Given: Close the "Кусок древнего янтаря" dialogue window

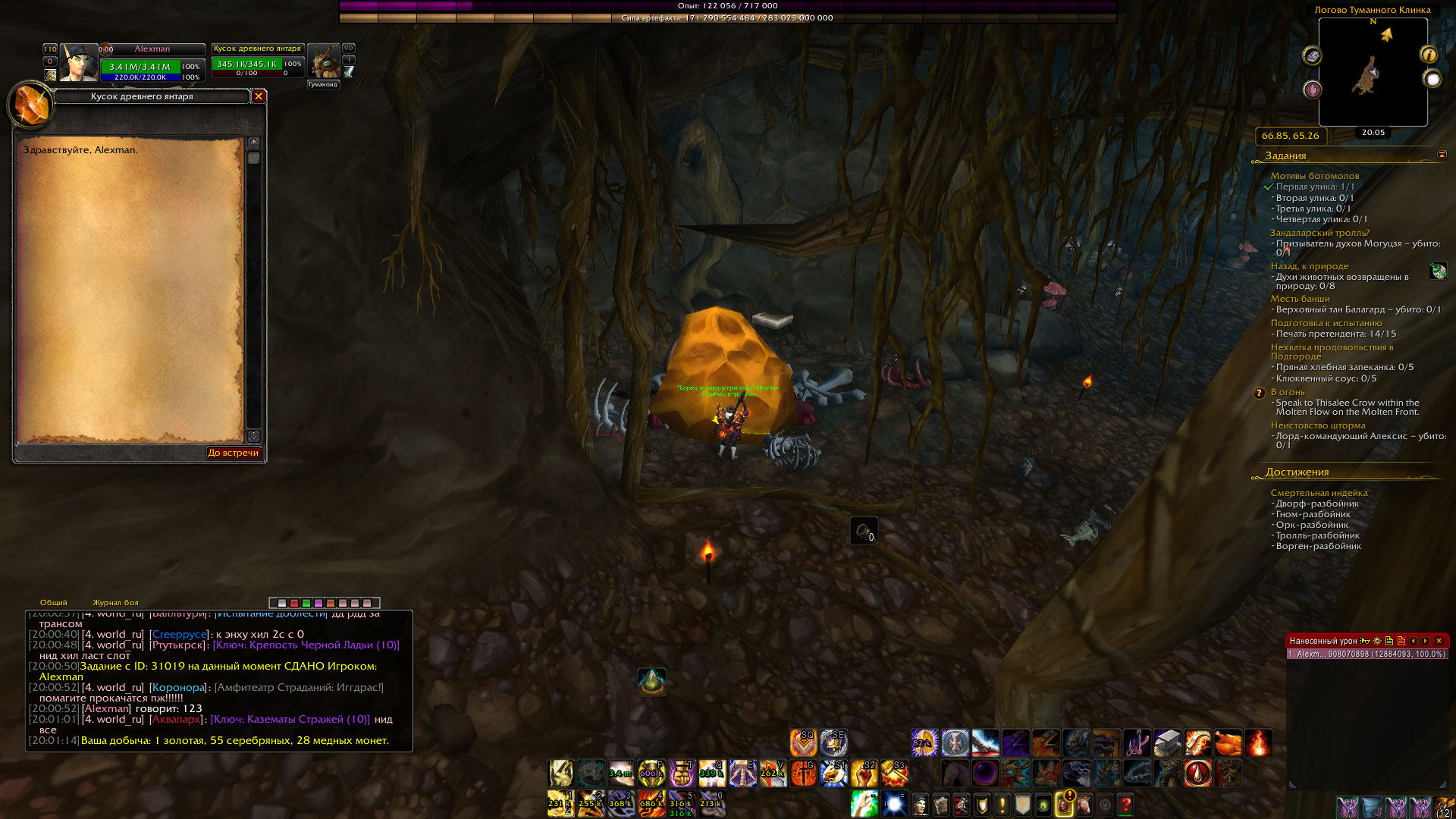Looking at the screenshot, I should point(259,96).
